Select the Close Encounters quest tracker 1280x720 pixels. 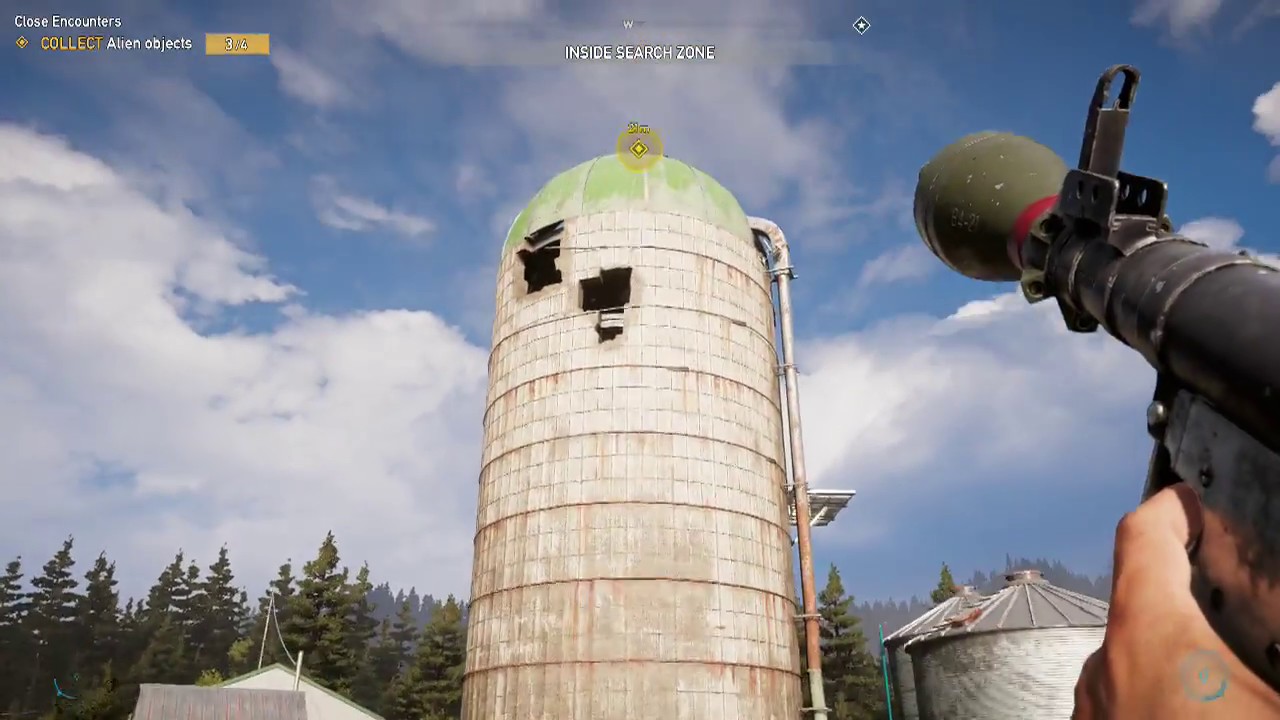pyautogui.click(x=68, y=21)
